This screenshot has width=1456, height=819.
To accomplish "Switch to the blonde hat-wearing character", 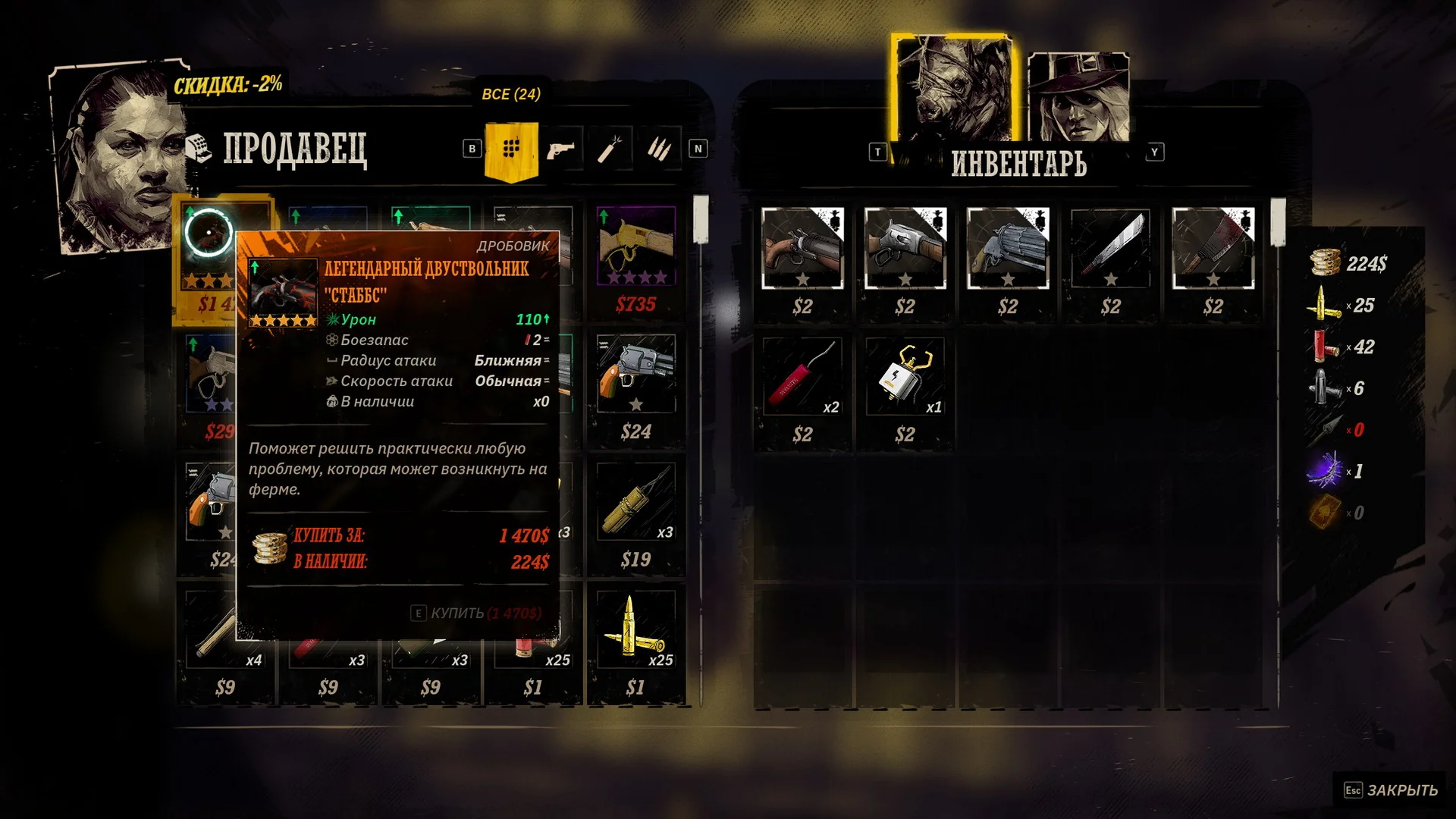I will click(x=1078, y=99).
